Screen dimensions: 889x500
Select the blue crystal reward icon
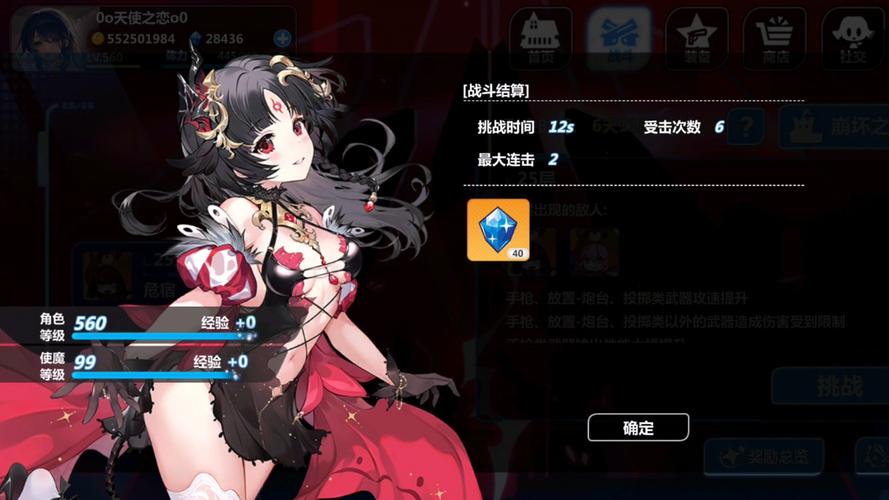click(x=498, y=229)
